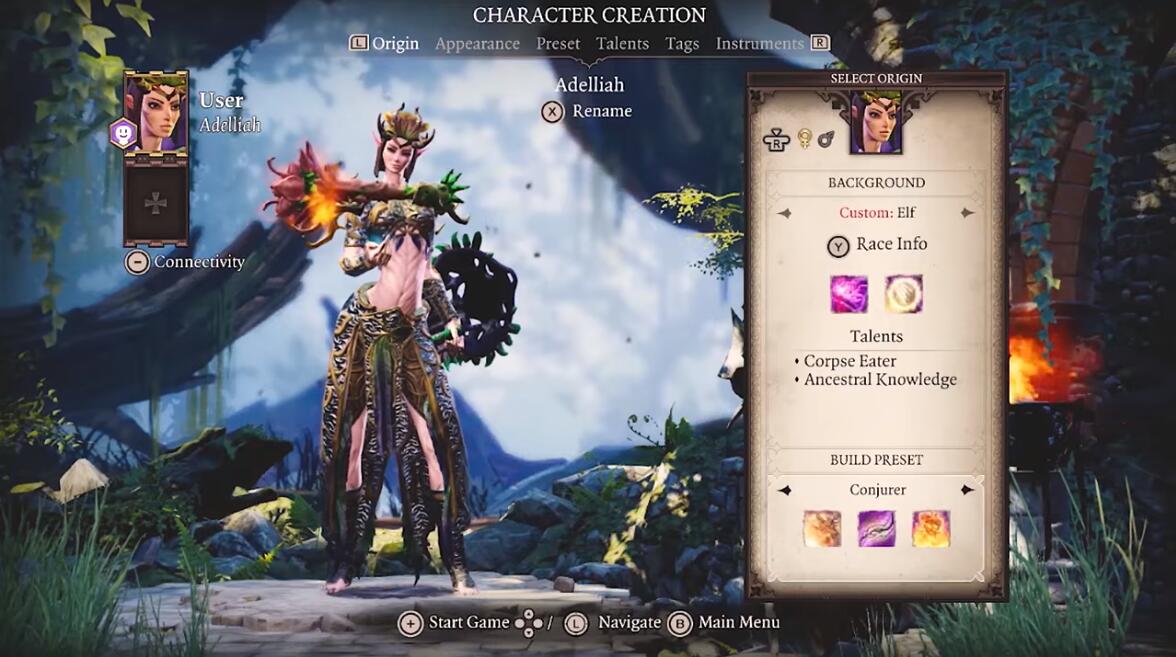
Task: Choose the male gender symbol
Action: pyautogui.click(x=825, y=140)
